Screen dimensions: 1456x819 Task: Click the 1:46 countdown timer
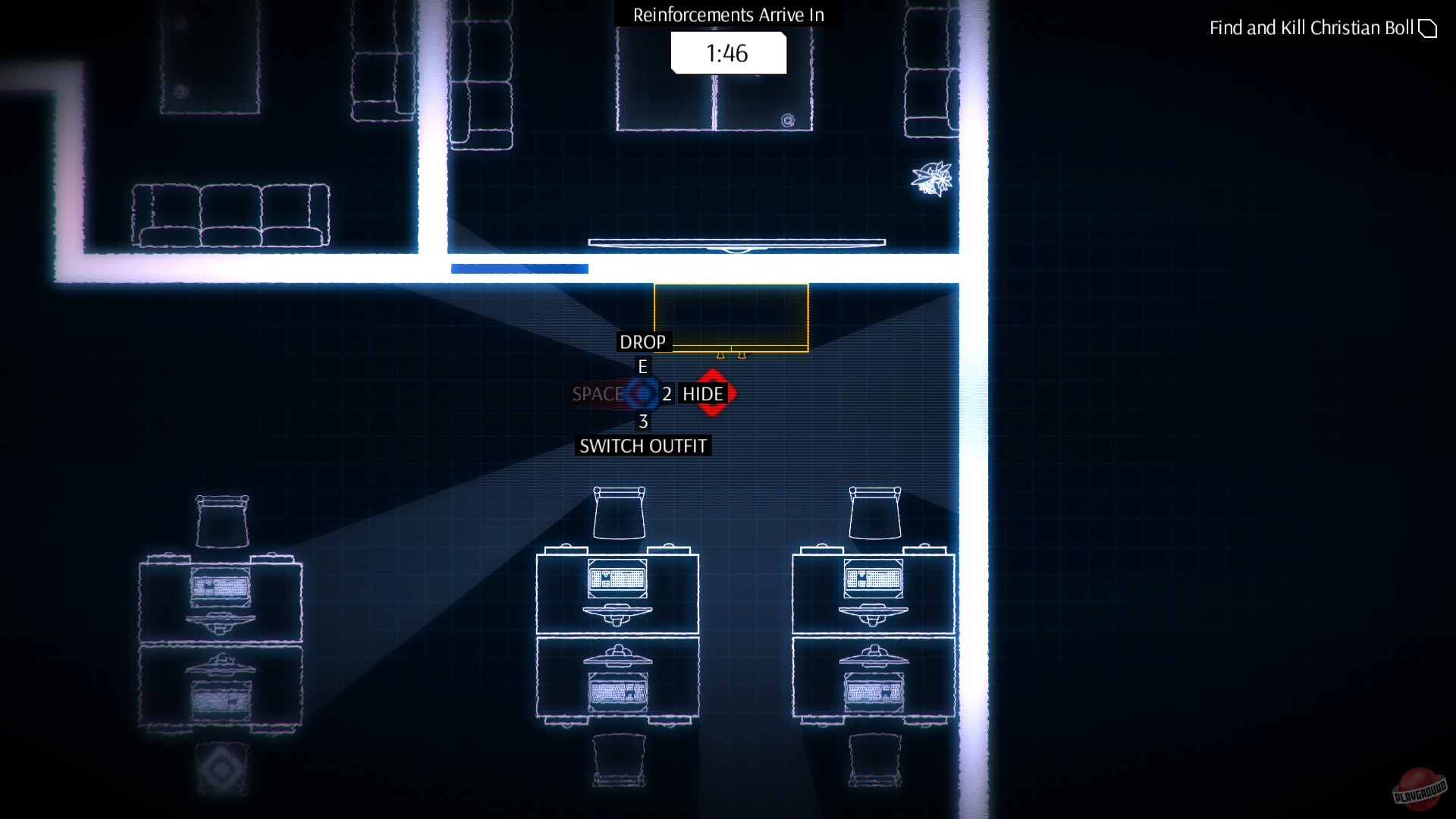pyautogui.click(x=727, y=53)
